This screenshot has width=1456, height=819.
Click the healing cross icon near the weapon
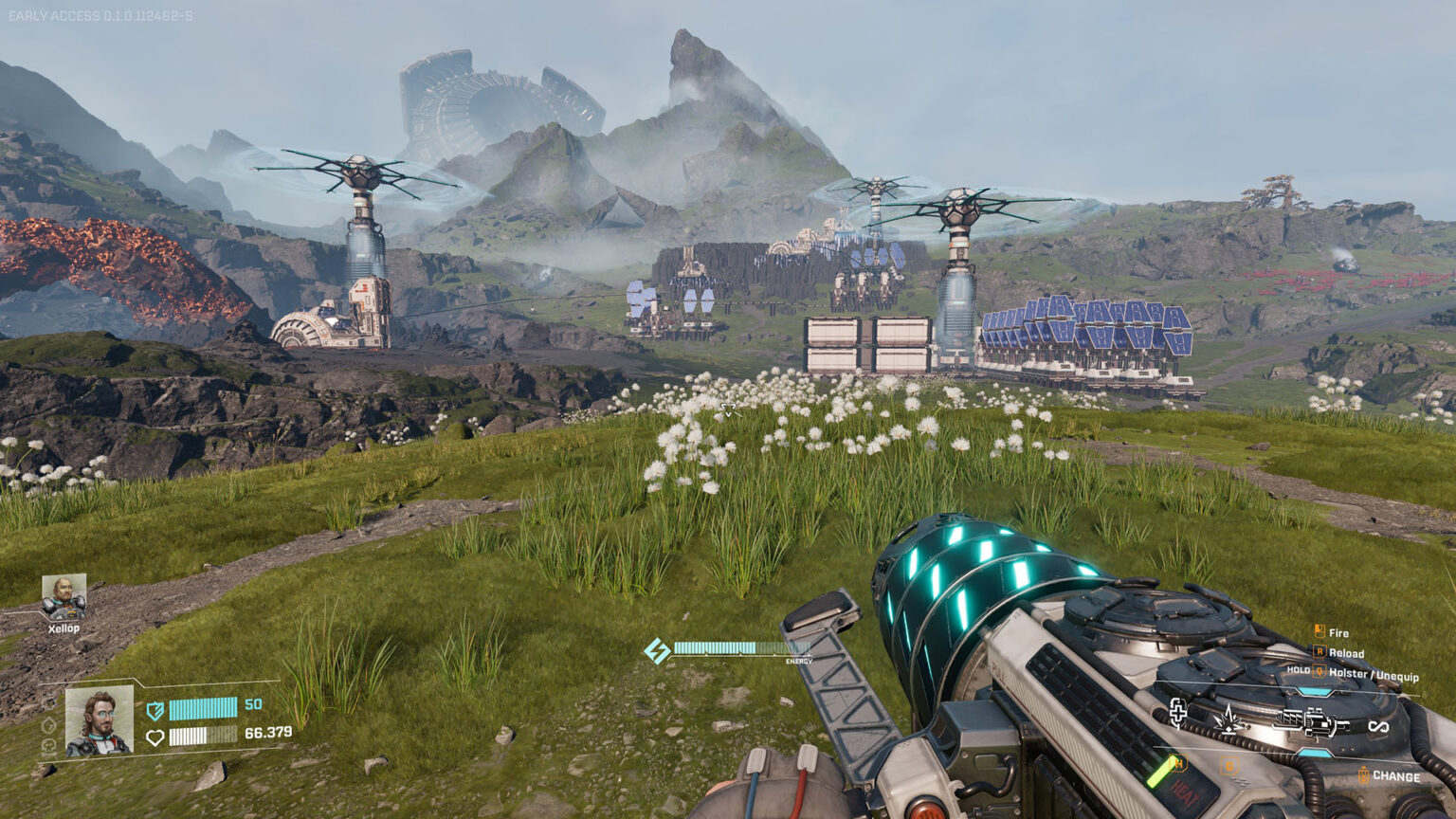tap(1178, 716)
